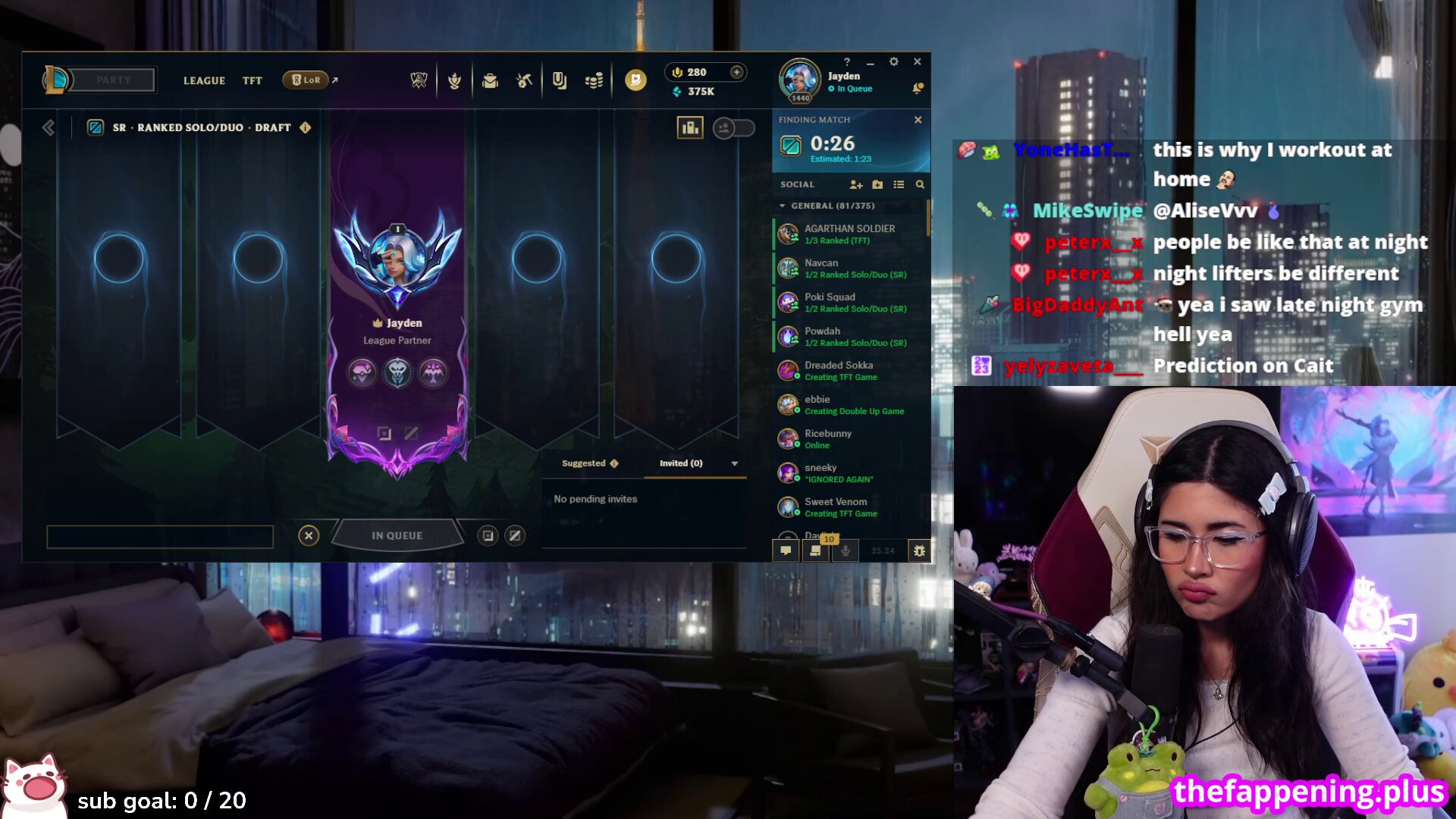Open Jayden's profile icon
Screen dimensions: 1456x819
coord(799,79)
